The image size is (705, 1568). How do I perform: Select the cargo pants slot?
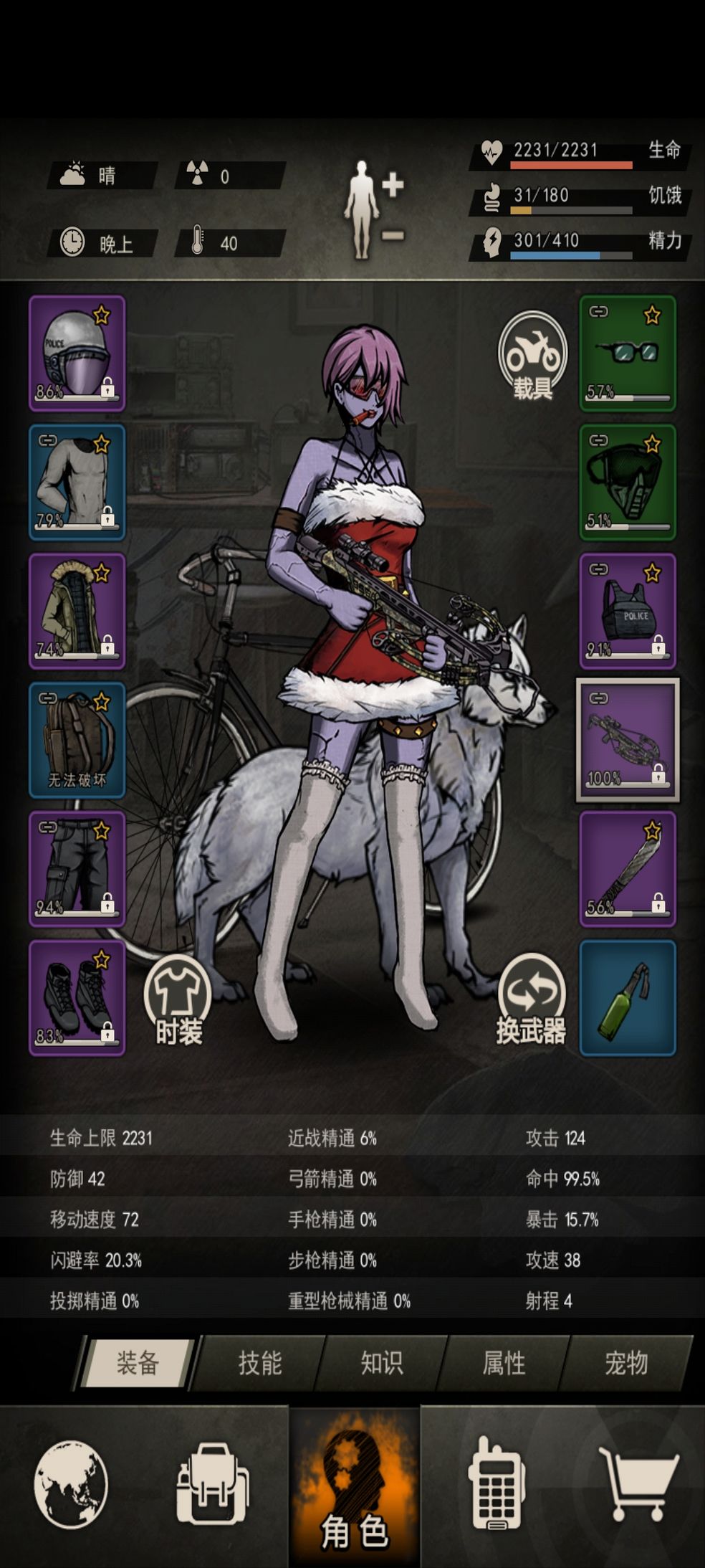[77, 869]
